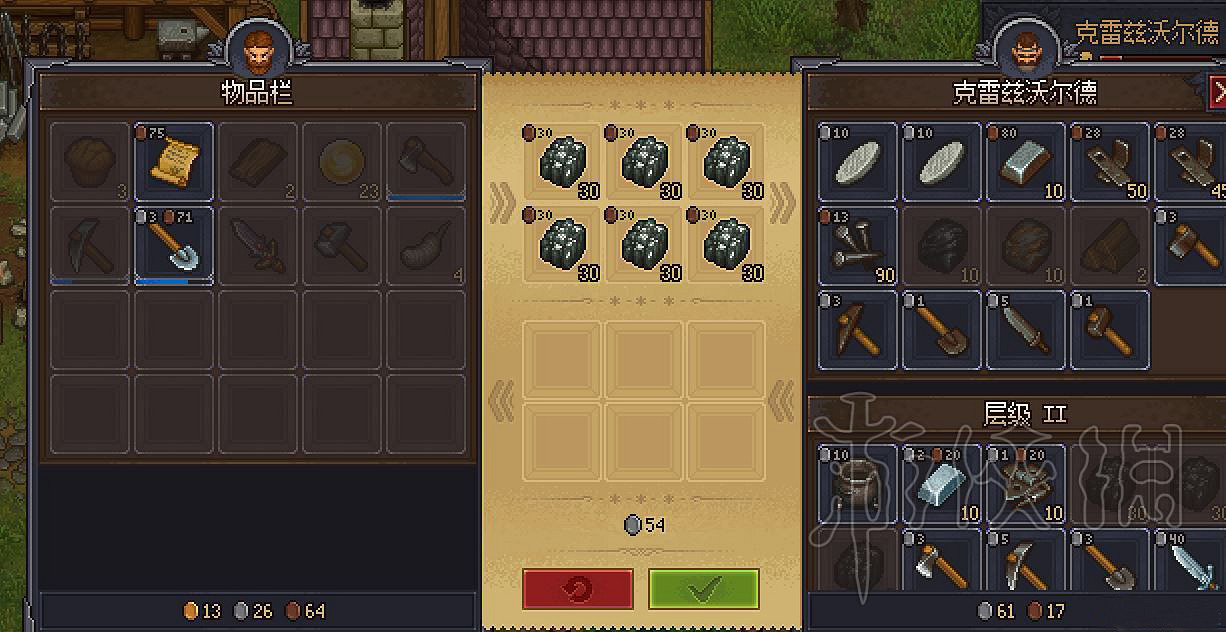1226x632 pixels.
Task: Pick the merchant's tier I sword
Action: pyautogui.click(x=1026, y=330)
